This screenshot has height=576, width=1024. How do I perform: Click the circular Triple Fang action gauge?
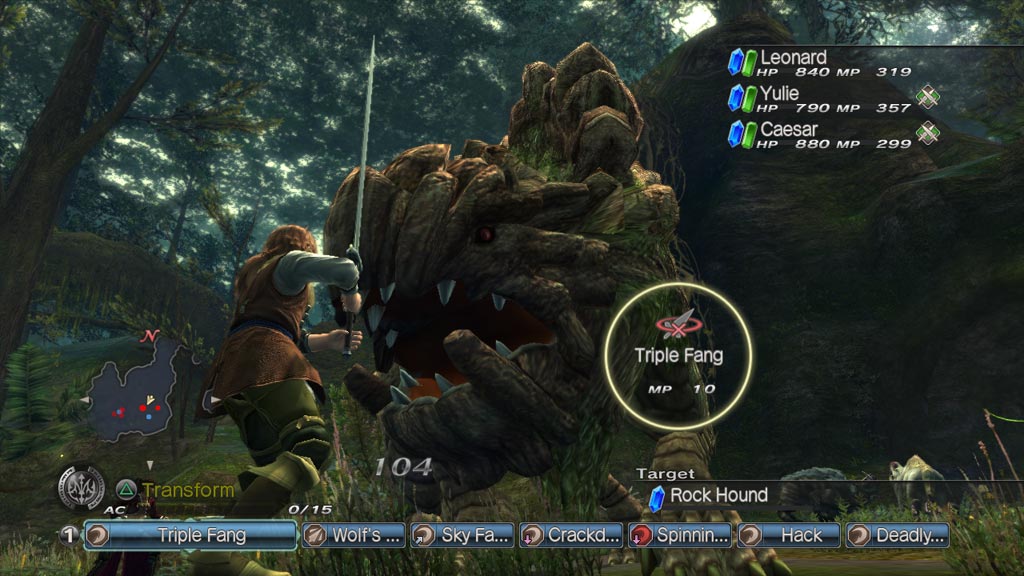679,350
